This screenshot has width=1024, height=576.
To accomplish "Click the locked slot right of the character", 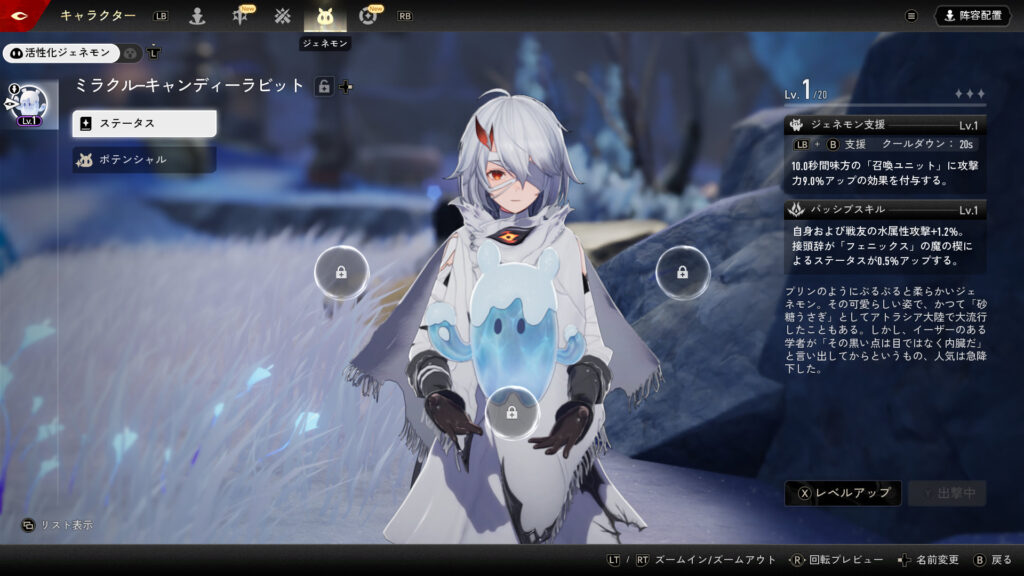I will (x=682, y=272).
